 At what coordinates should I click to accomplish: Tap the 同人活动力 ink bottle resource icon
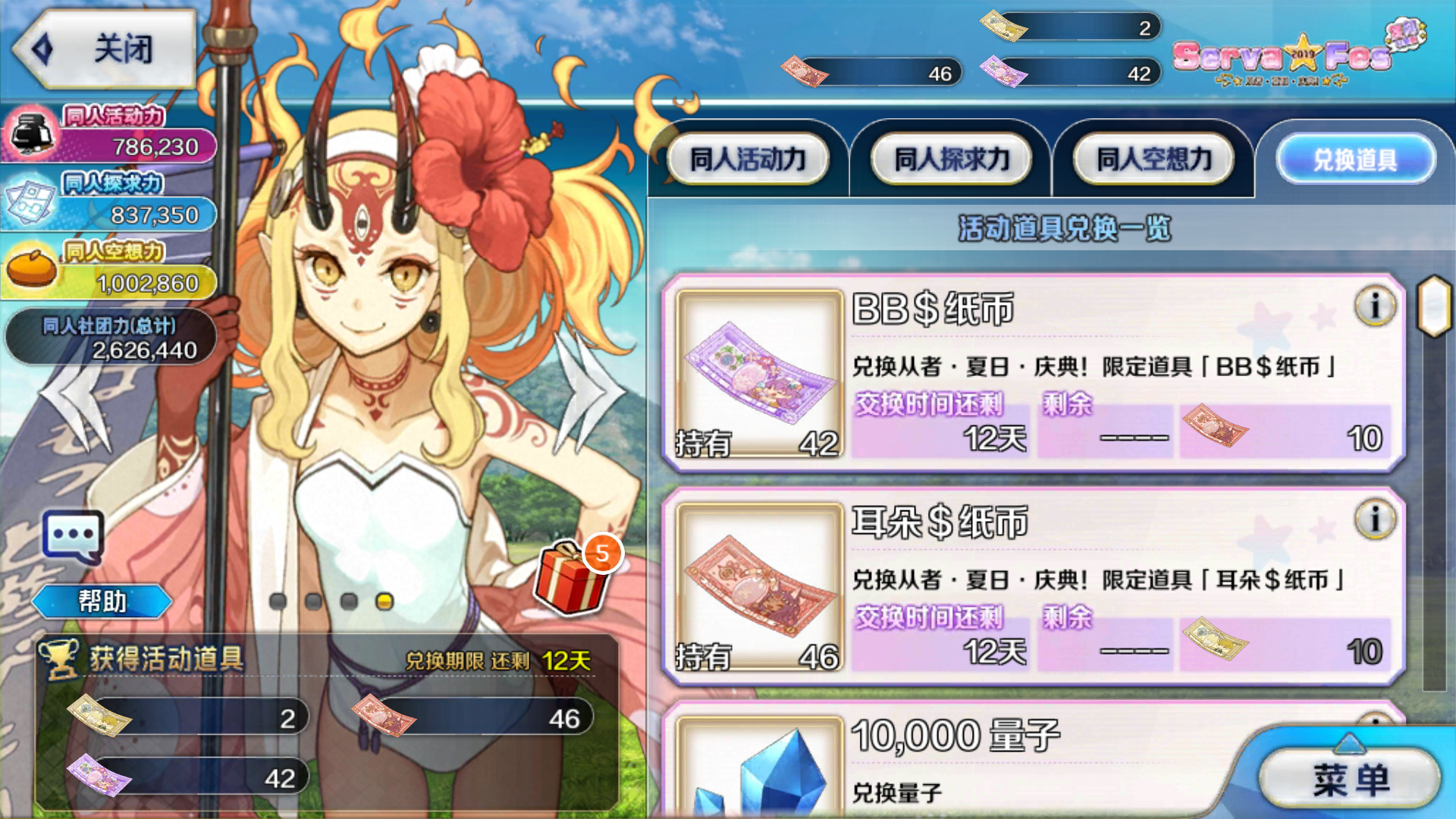tap(32, 133)
